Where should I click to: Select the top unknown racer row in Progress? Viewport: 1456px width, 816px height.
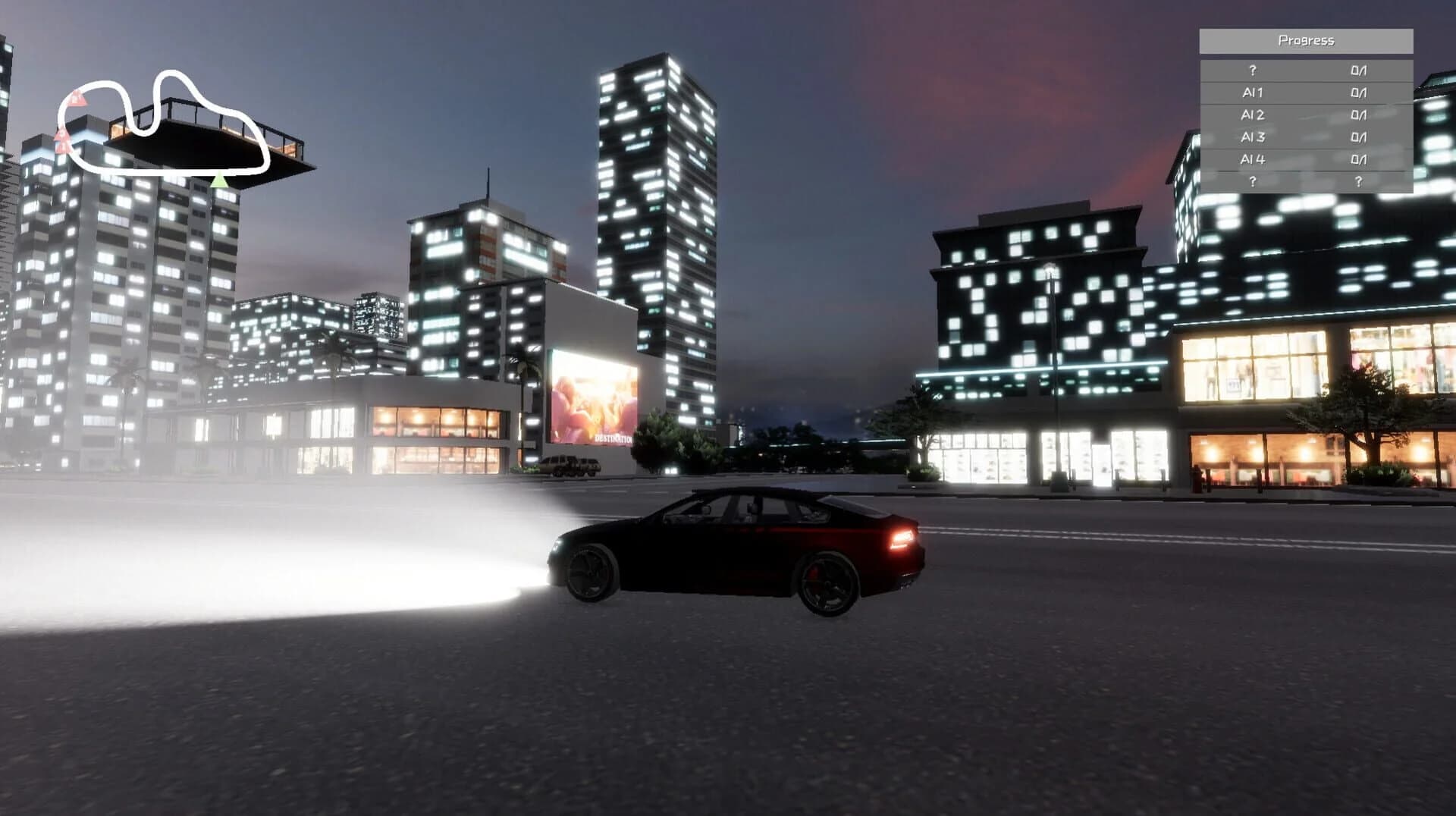coord(1251,70)
